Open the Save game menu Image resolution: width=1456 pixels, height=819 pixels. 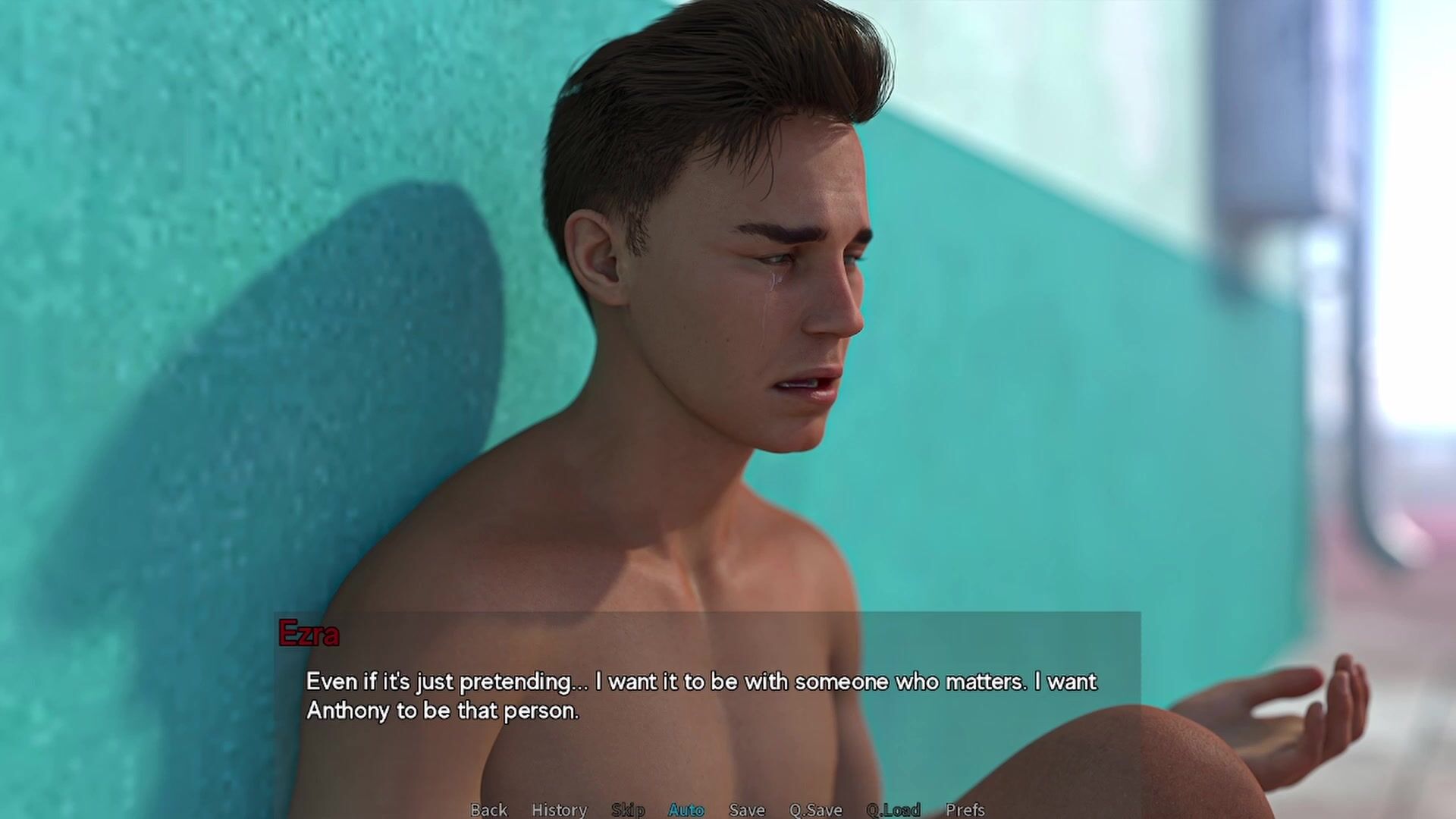747,810
